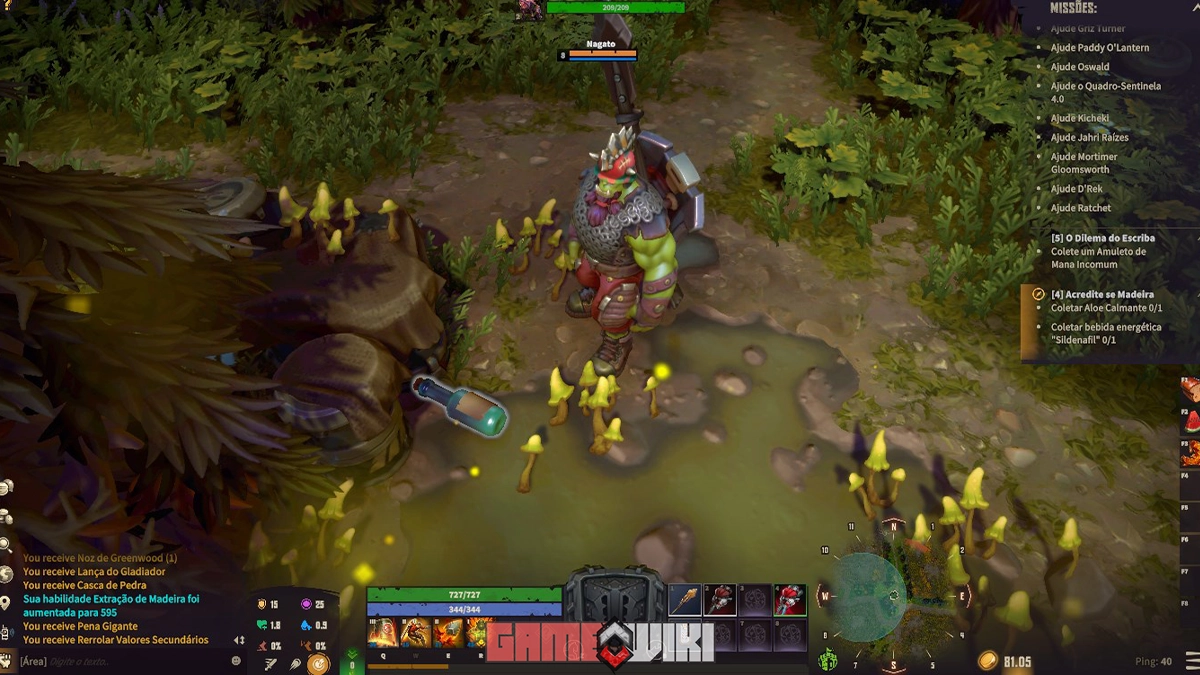Select the red mace in slot 2

click(720, 600)
